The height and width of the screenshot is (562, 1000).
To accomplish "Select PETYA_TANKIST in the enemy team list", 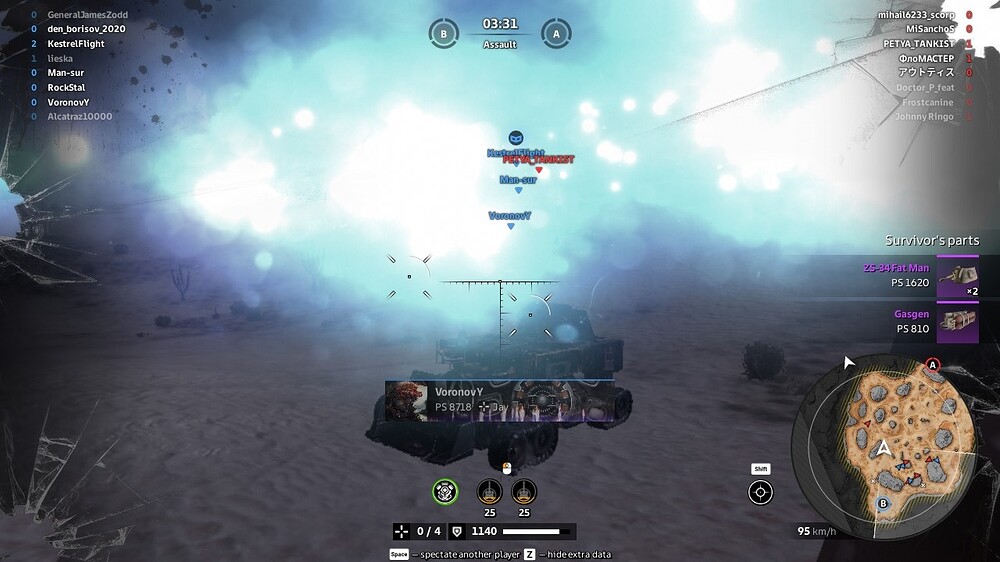I will (x=918, y=44).
